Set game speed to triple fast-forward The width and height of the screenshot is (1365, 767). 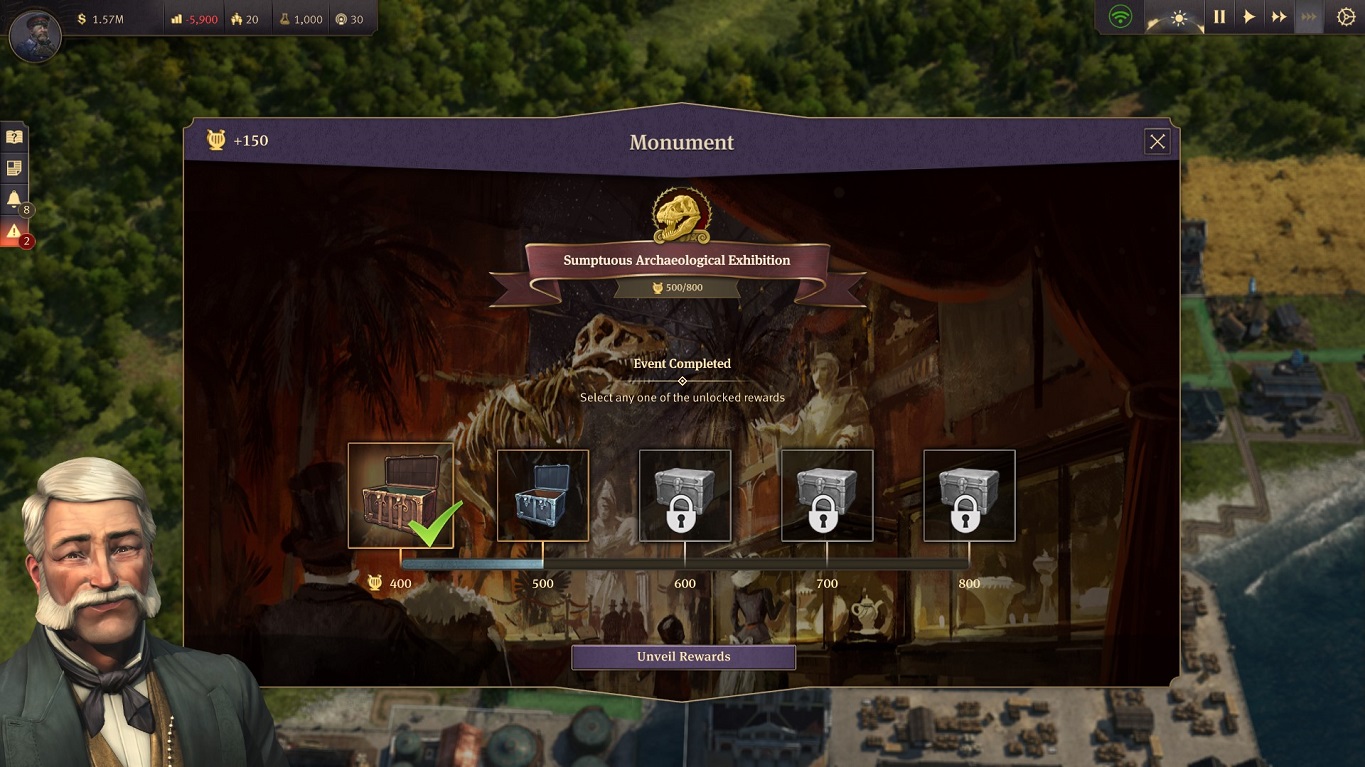[1308, 17]
